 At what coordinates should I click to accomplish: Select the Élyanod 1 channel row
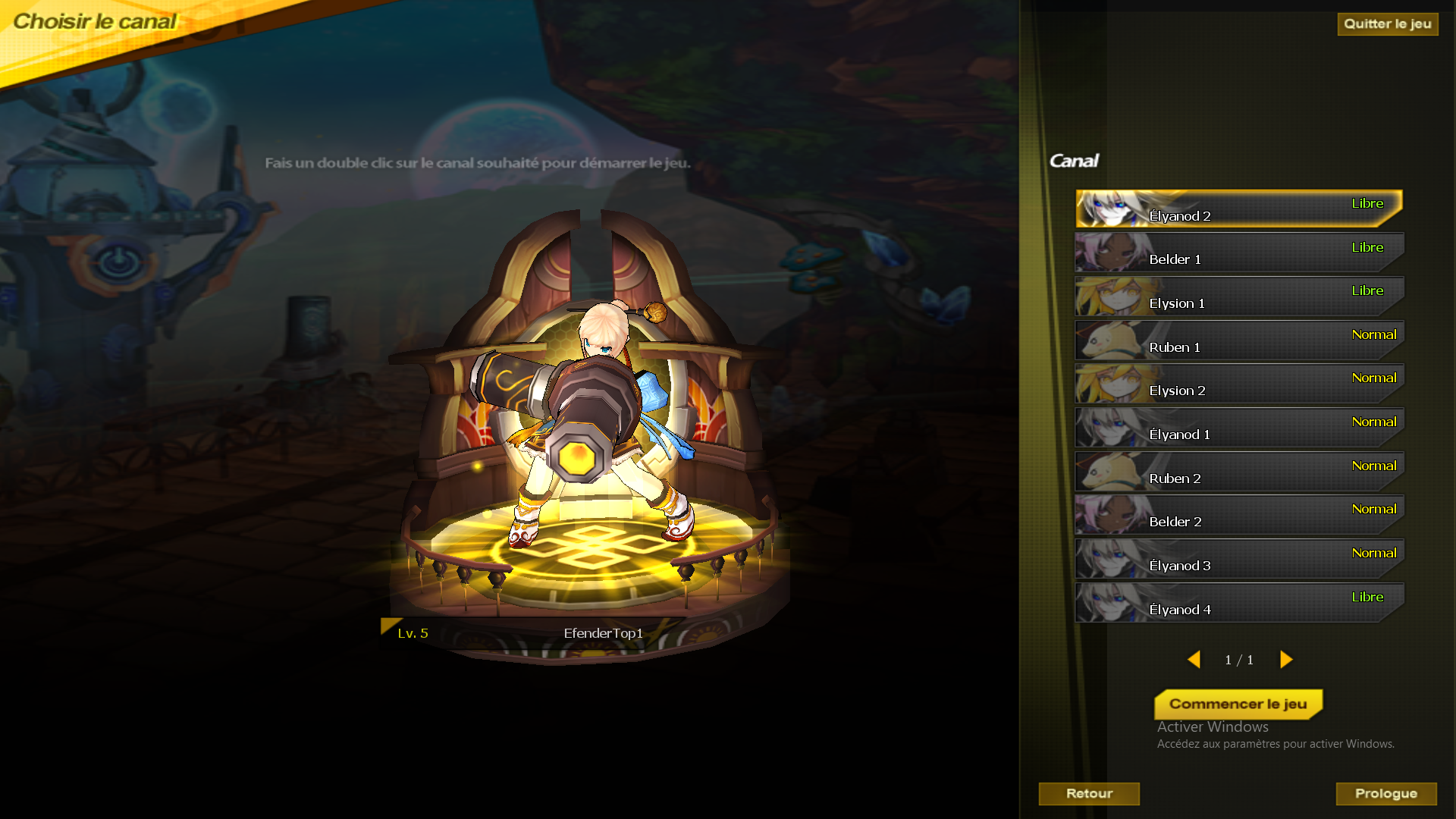point(1238,428)
